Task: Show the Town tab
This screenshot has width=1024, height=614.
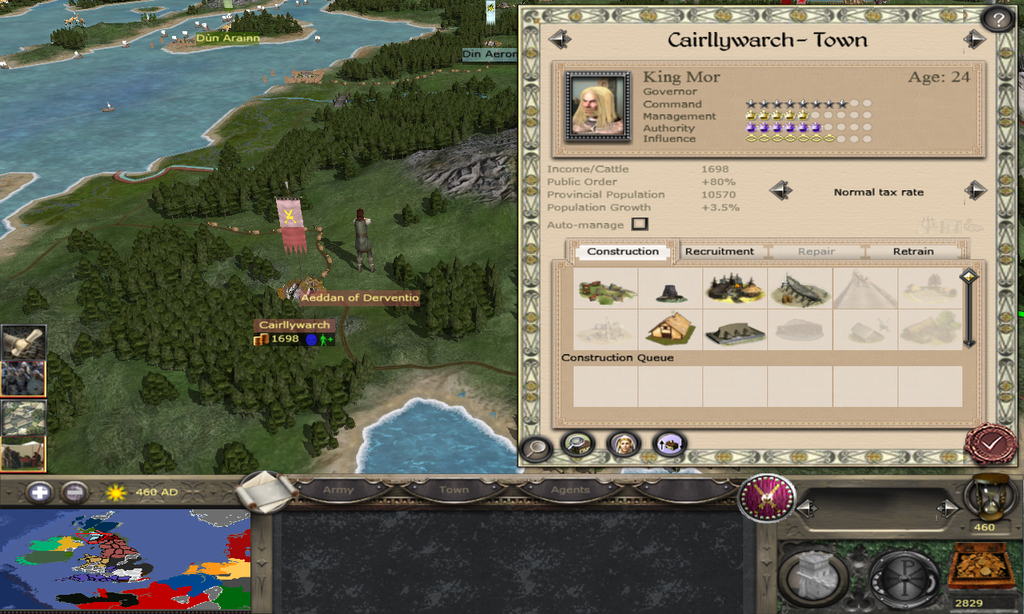Action: coord(453,490)
